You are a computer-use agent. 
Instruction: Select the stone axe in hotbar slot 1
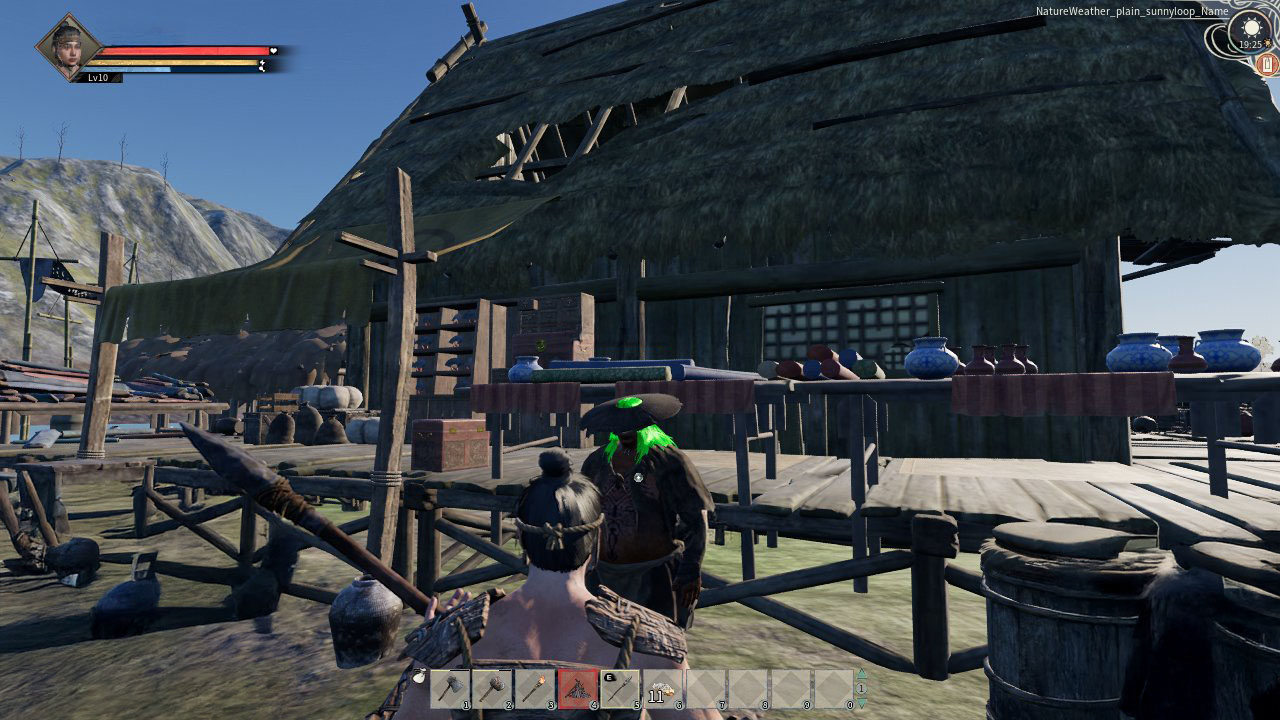pyautogui.click(x=451, y=689)
